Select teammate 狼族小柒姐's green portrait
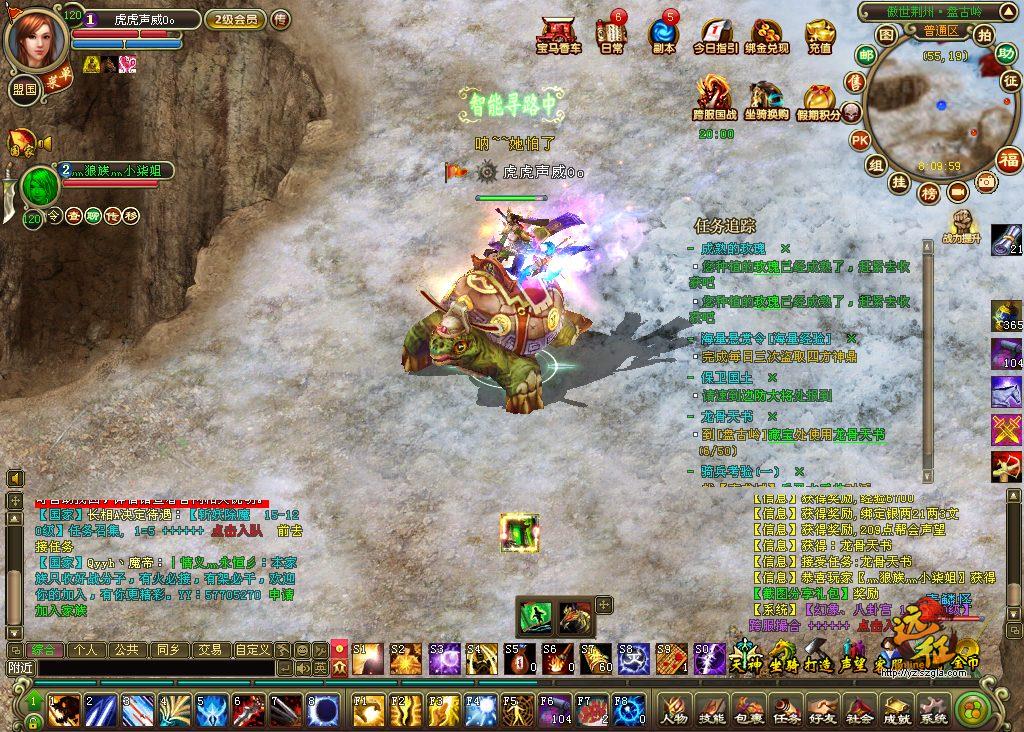This screenshot has height=732, width=1024. [41, 186]
